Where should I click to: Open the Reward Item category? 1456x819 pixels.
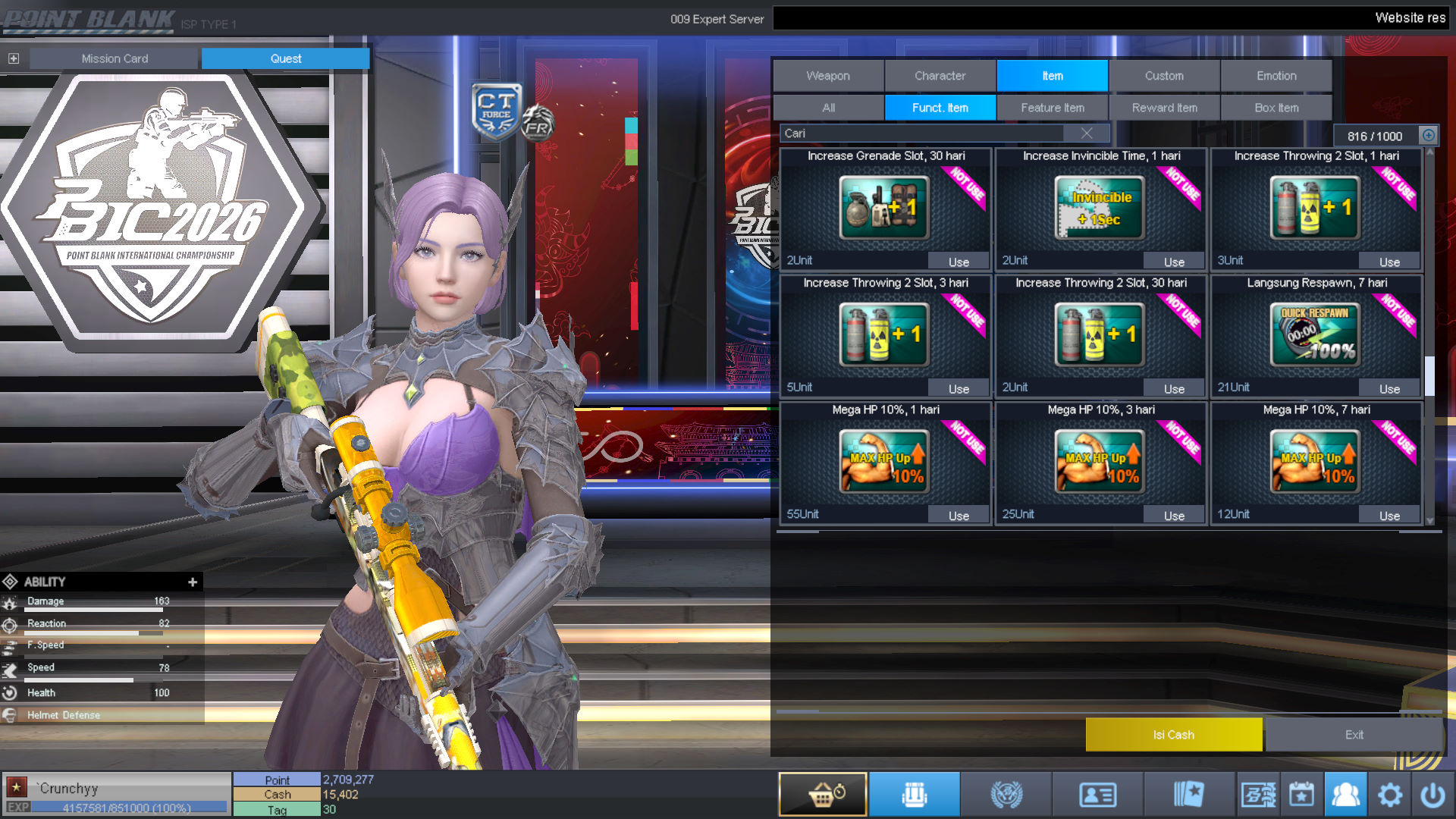pos(1165,108)
